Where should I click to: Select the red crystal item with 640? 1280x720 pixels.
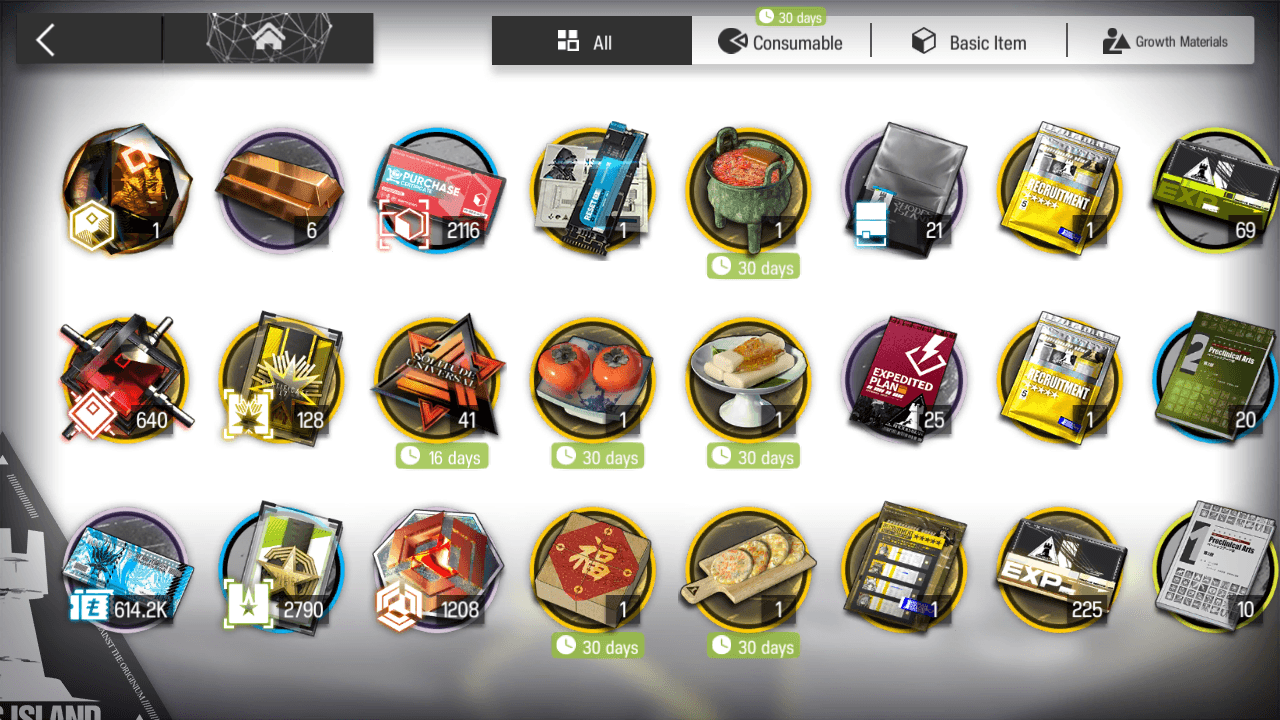pos(124,380)
